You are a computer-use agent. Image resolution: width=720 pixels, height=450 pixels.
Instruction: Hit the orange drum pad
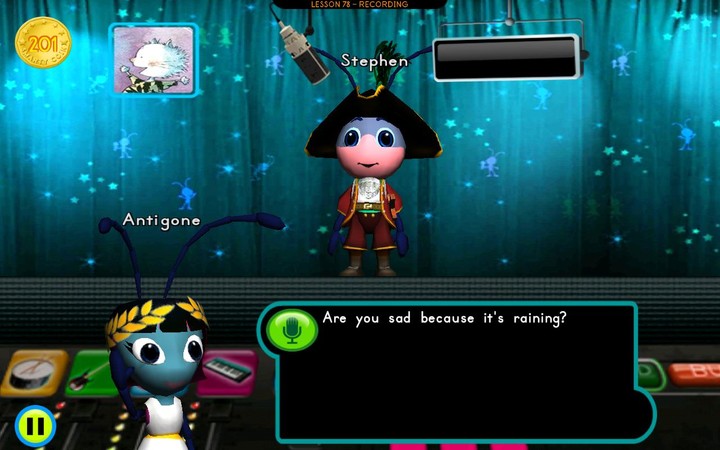(33, 372)
